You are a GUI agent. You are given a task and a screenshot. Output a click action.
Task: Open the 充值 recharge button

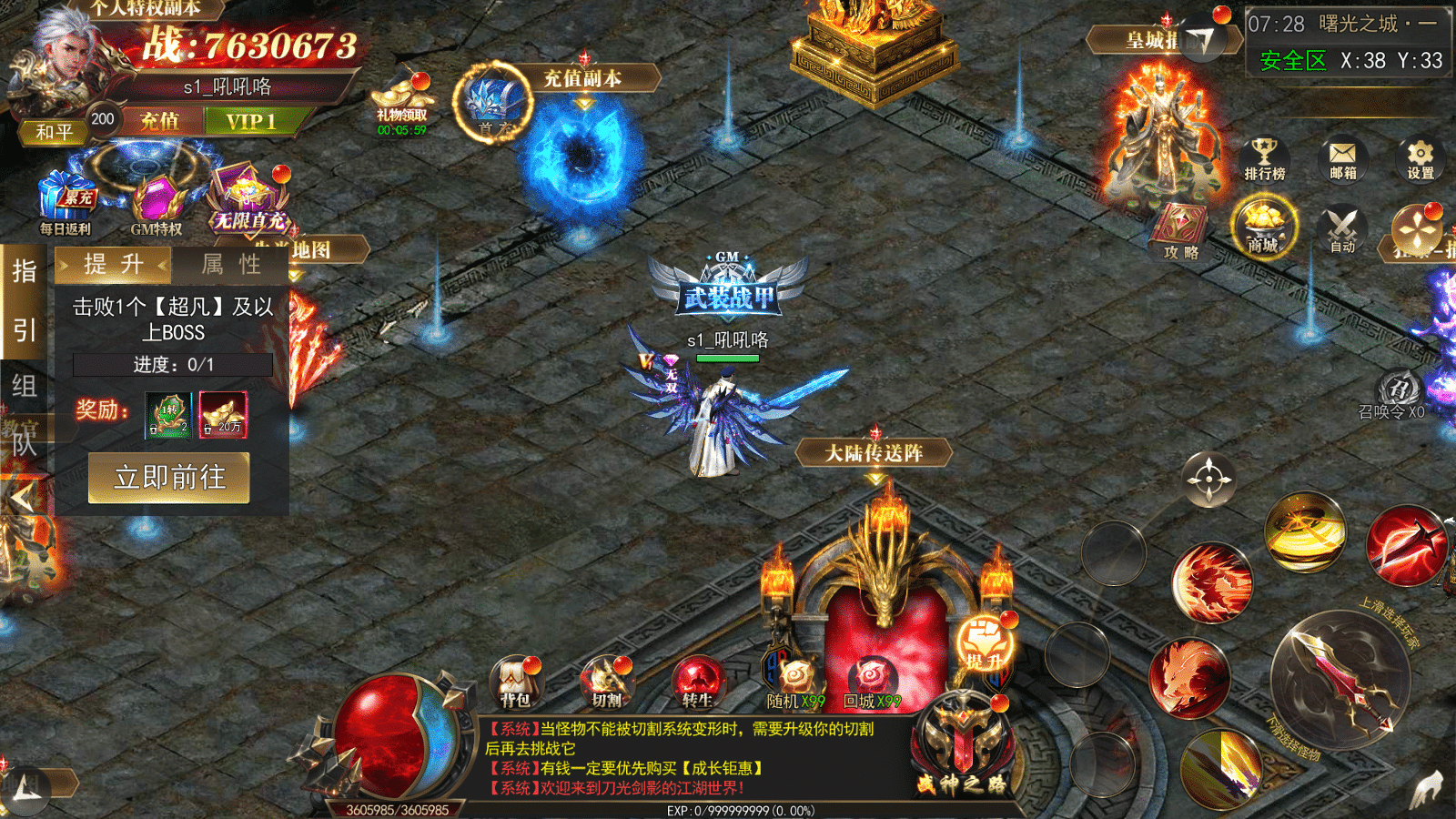click(159, 121)
